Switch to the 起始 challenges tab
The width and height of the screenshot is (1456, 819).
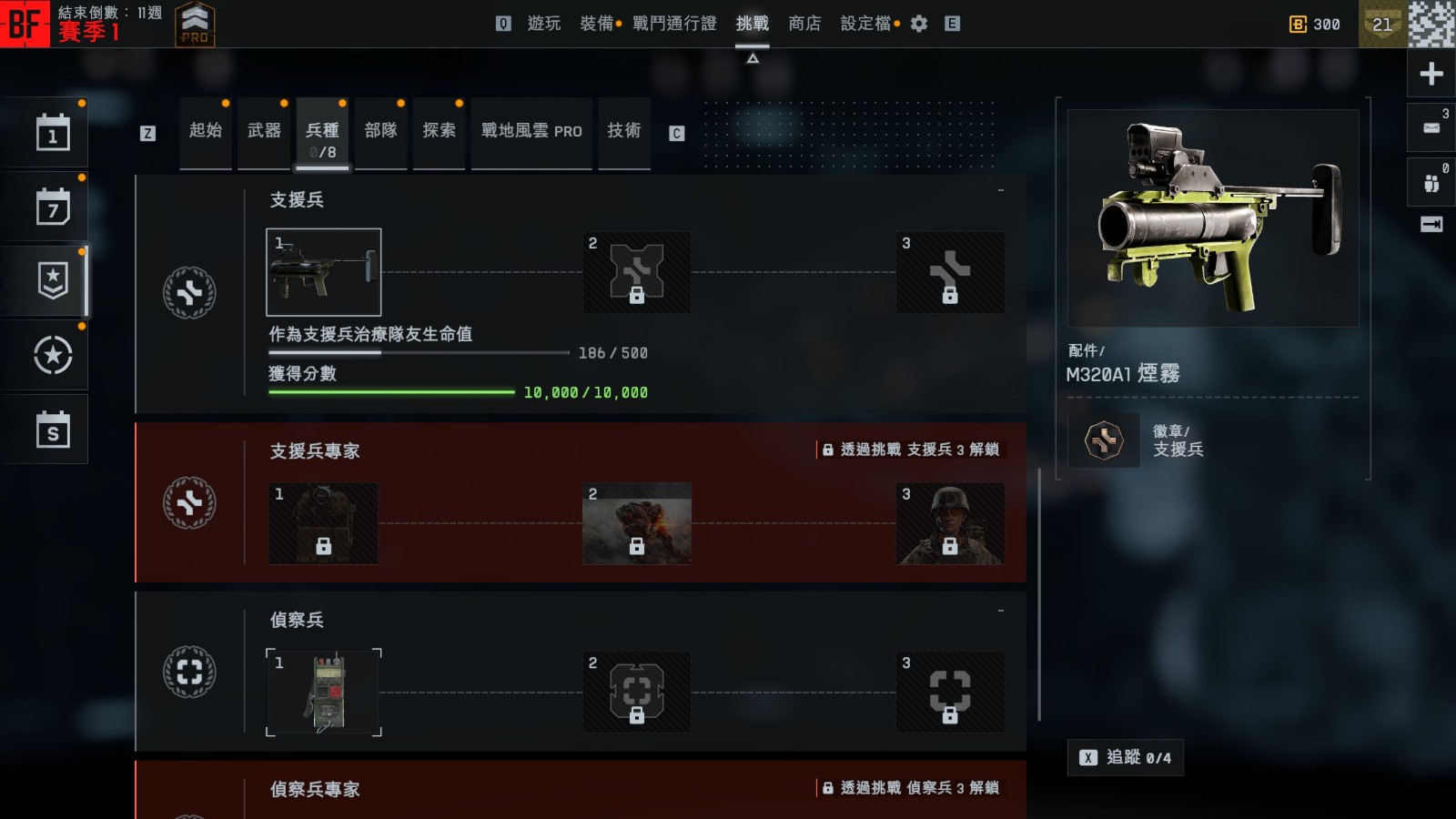tap(206, 131)
